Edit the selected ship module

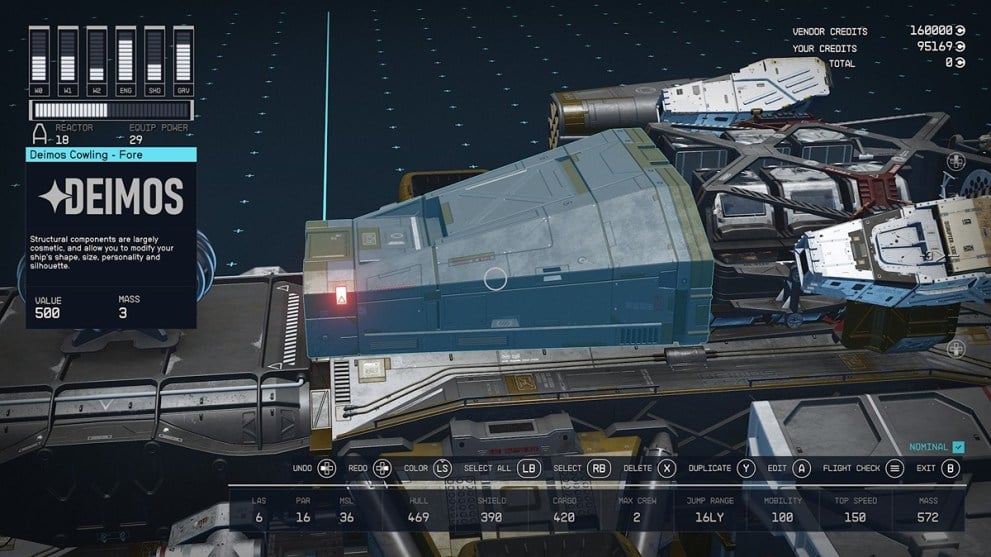(x=802, y=468)
